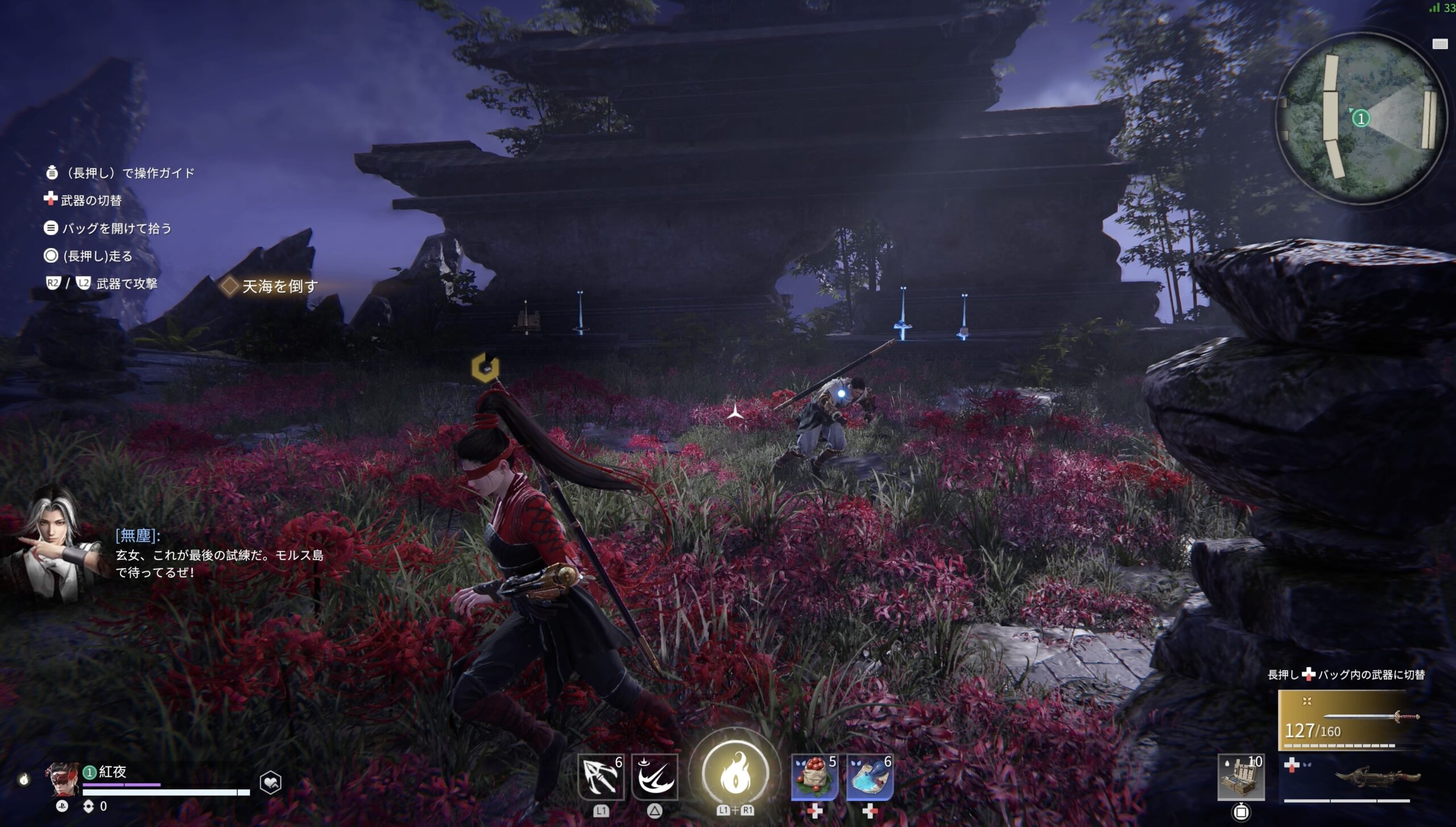Activate the crescent slash skill icon
Image resolution: width=1456 pixels, height=827 pixels.
[655, 777]
